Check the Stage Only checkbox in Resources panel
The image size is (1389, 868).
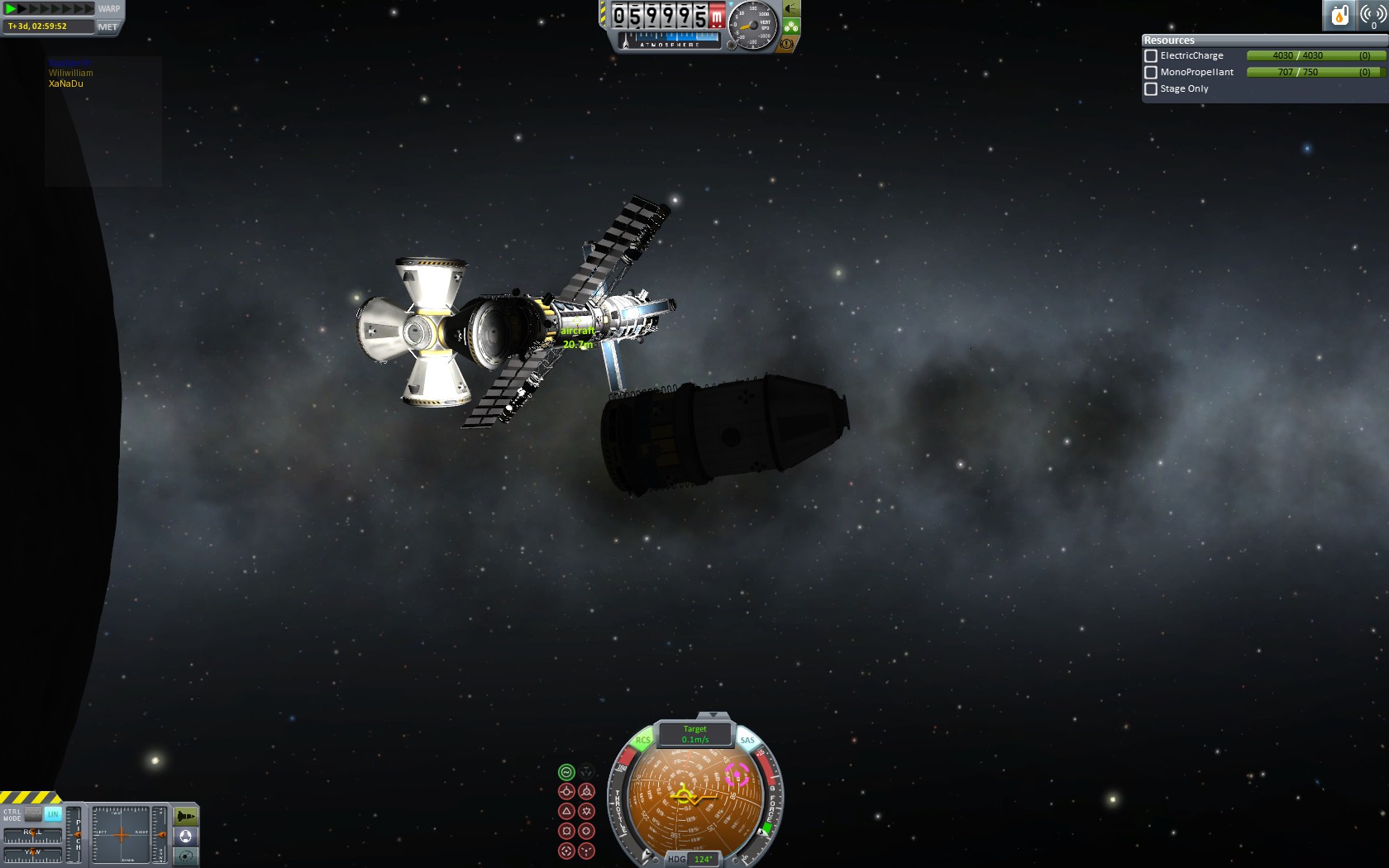click(x=1151, y=88)
